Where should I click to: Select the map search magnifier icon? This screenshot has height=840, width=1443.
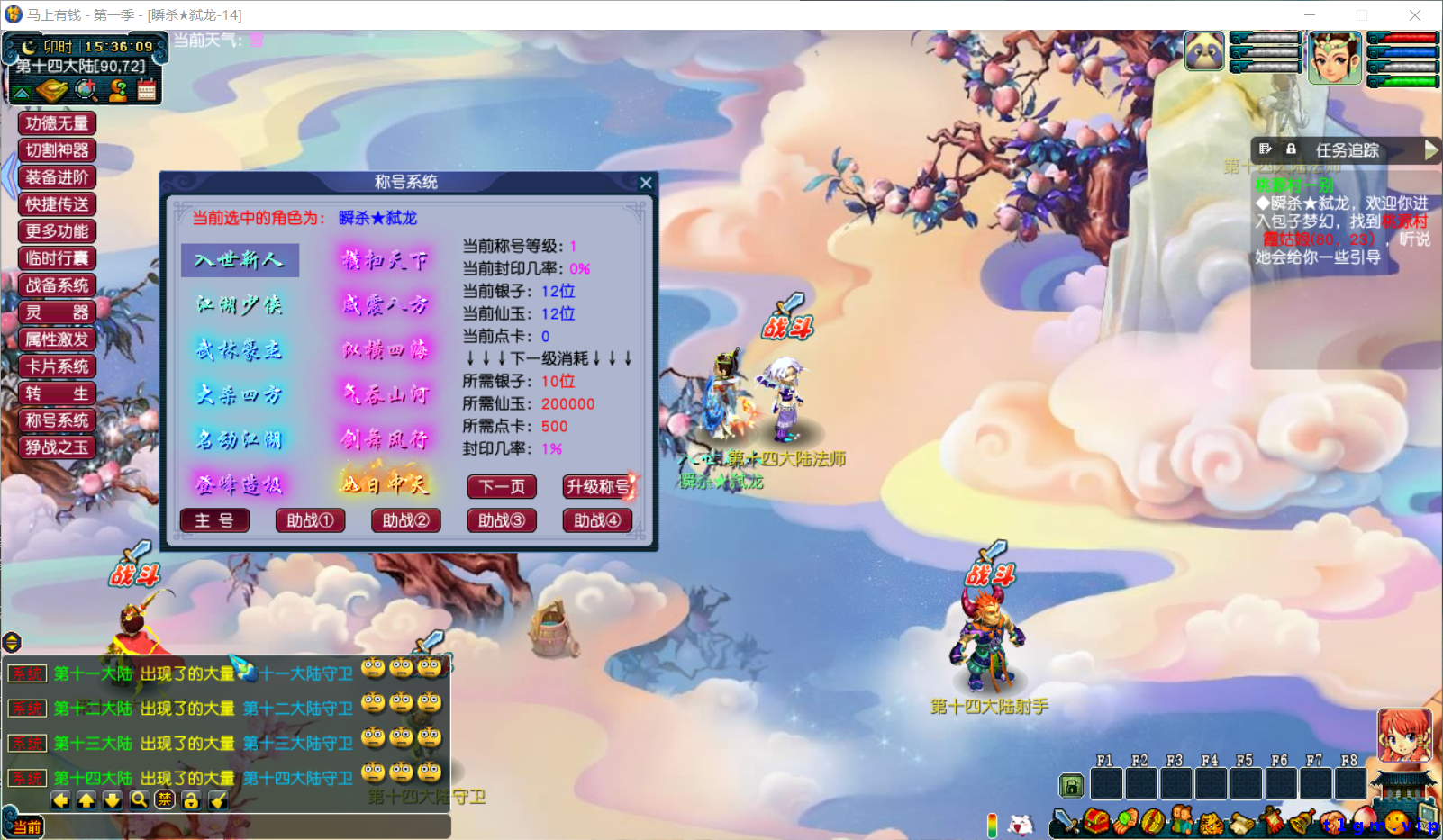(84, 90)
